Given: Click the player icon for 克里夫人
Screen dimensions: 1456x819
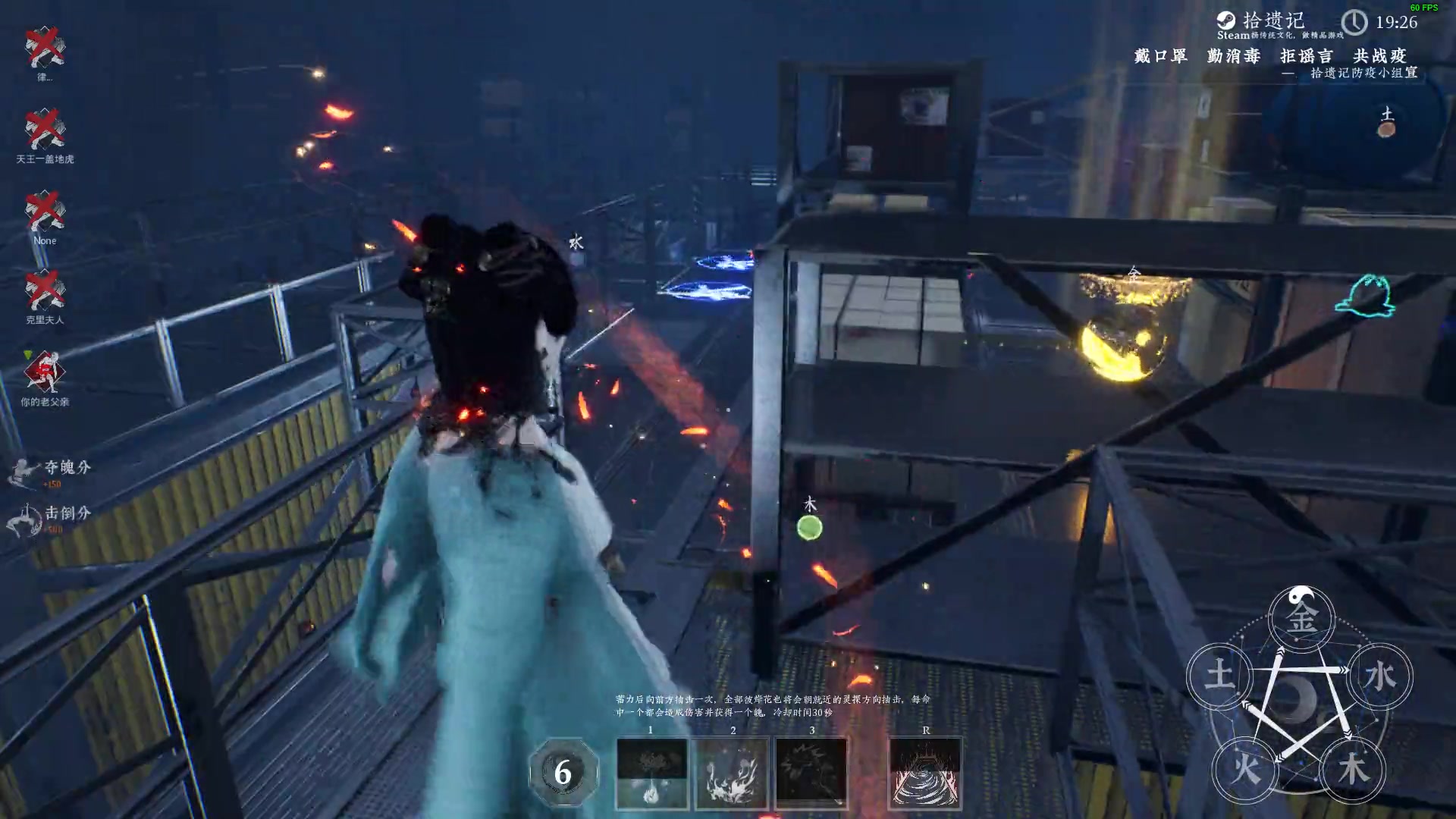Looking at the screenshot, I should pyautogui.click(x=45, y=291).
